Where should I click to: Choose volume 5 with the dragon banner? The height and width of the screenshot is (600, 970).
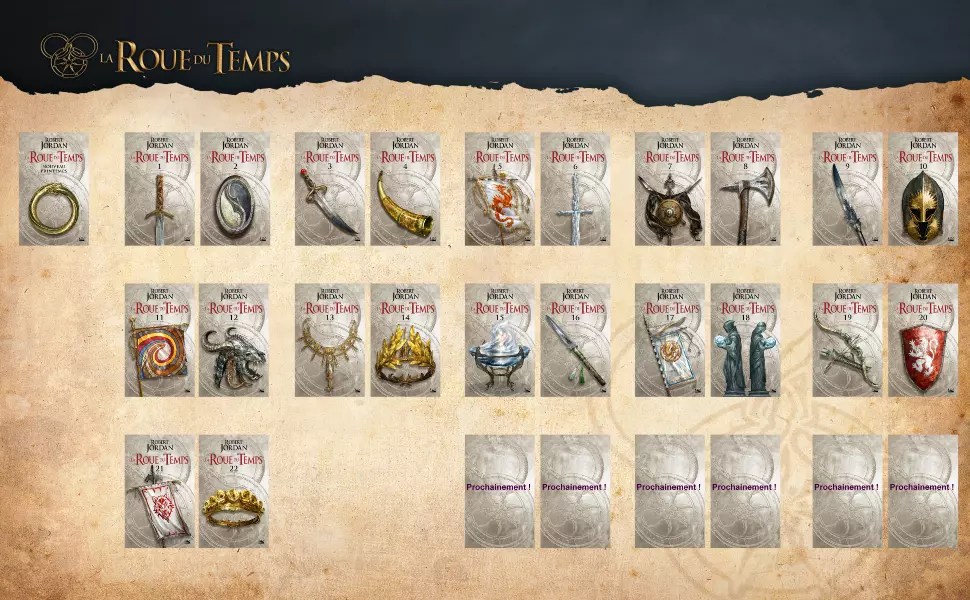tap(499, 189)
